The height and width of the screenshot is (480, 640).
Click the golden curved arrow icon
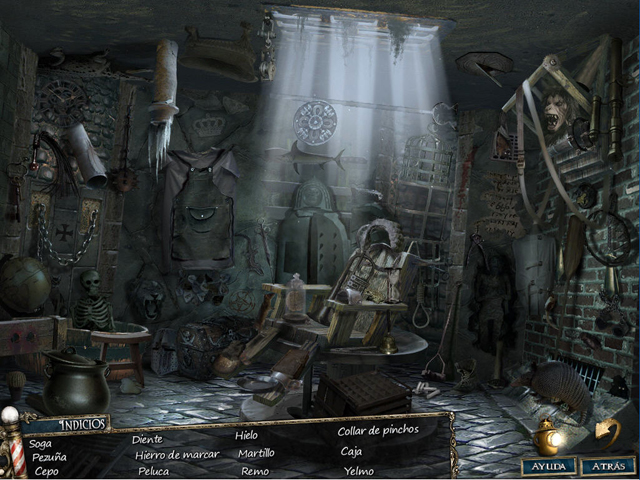(608, 432)
